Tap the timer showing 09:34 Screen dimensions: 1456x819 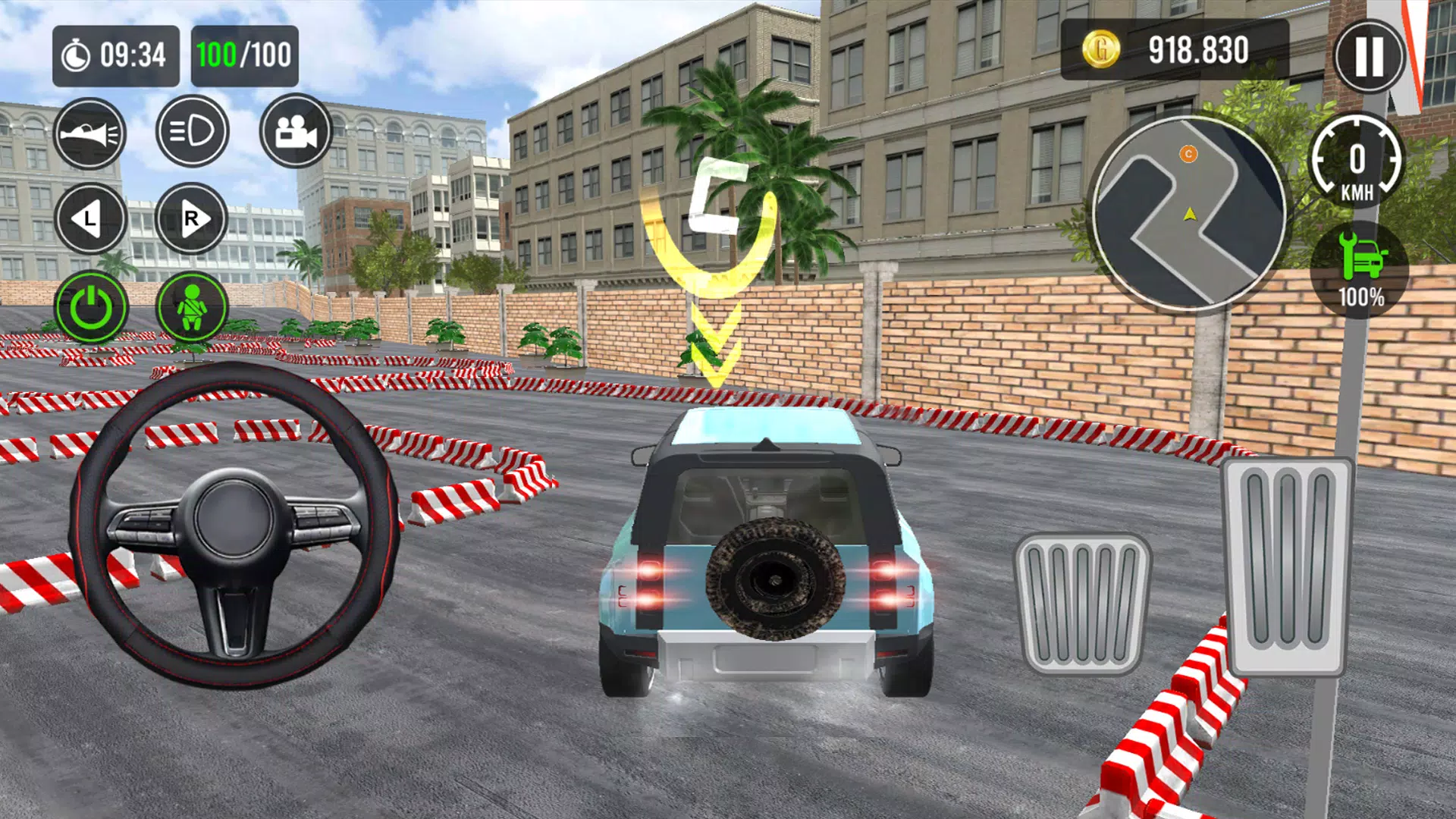pos(115,53)
